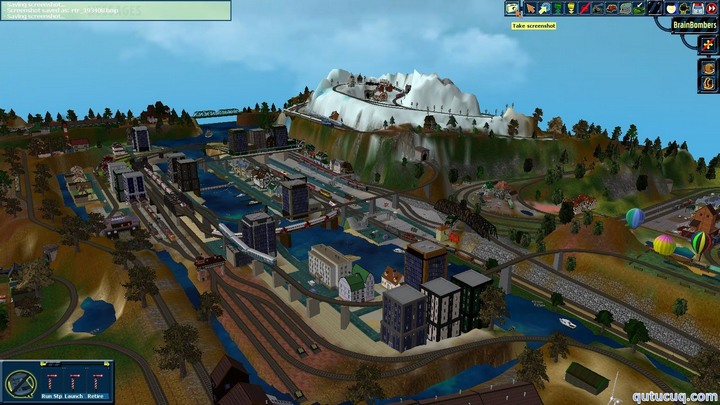Click the BrainBombers logo button
Image resolution: width=720 pixels, height=405 pixels.
point(696,24)
